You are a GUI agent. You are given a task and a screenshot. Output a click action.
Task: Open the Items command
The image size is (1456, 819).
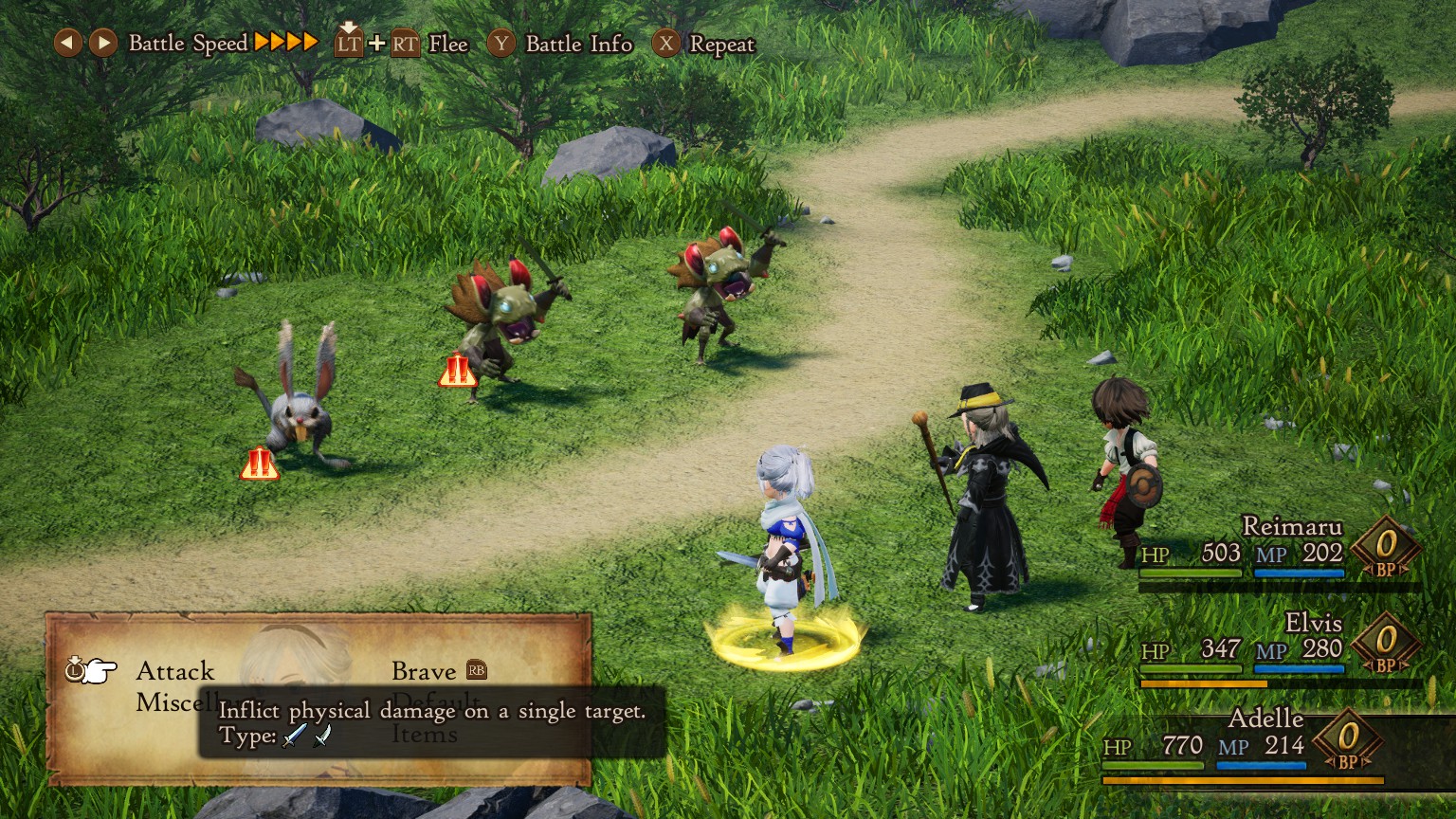point(424,735)
